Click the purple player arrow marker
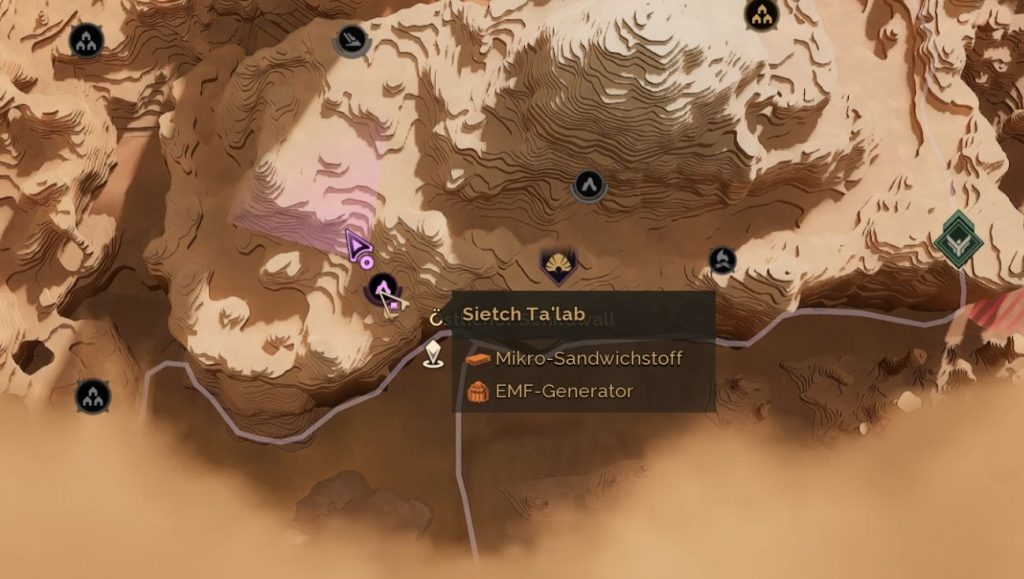 tap(357, 244)
